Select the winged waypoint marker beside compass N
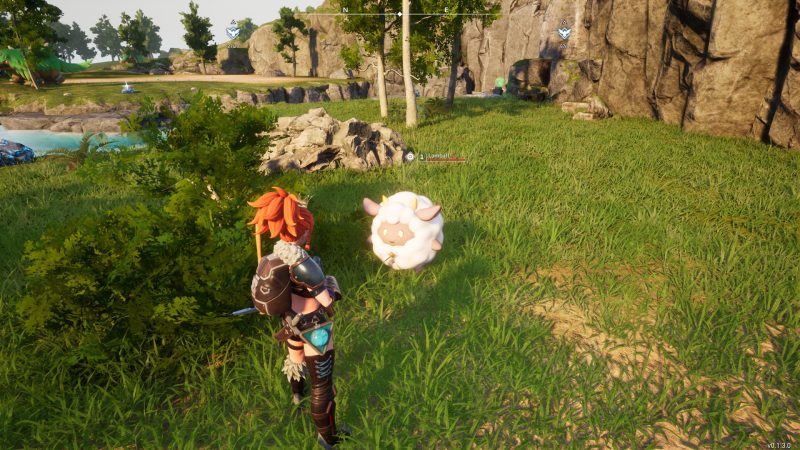Viewport: 800px width, 450px height. click(233, 31)
